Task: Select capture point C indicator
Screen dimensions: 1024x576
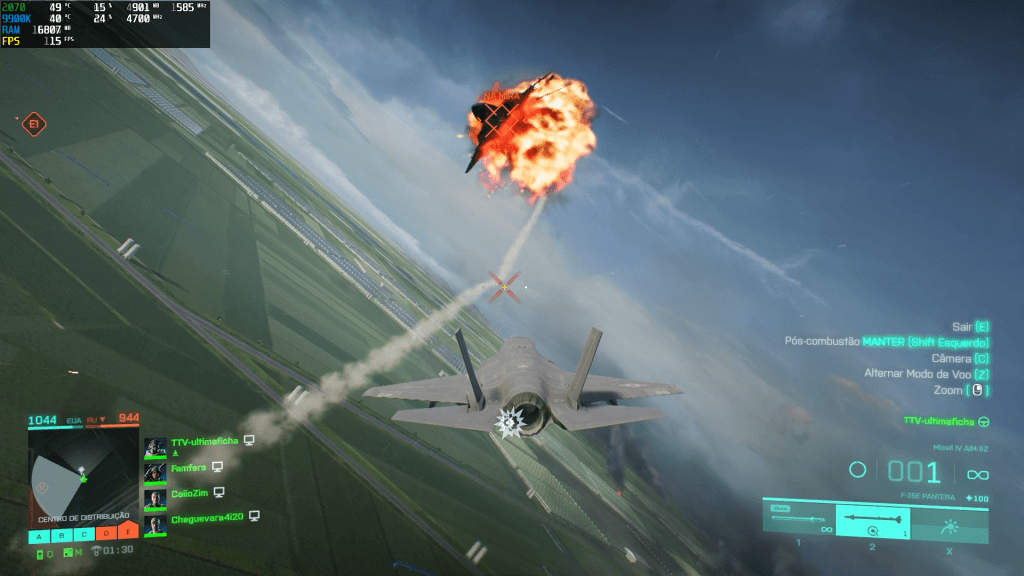Action: pos(83,534)
